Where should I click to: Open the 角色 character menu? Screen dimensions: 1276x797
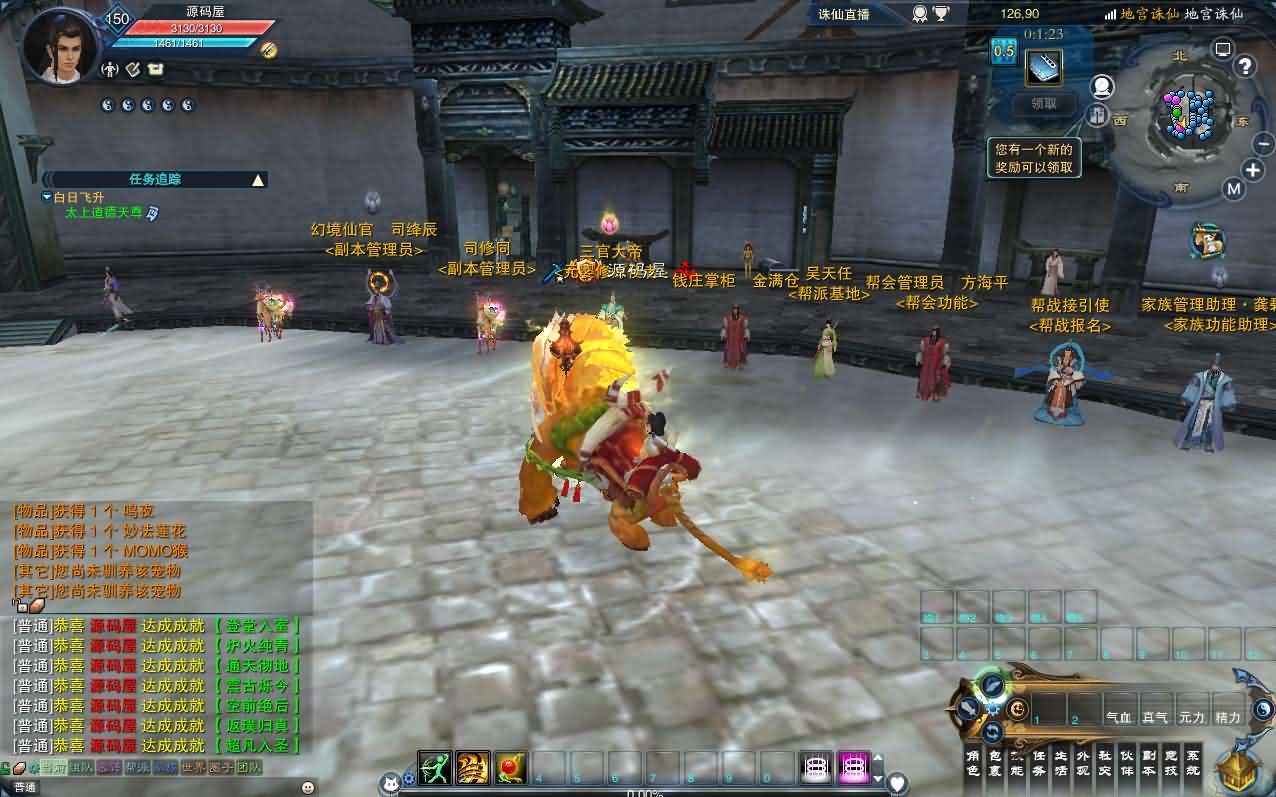[x=973, y=763]
